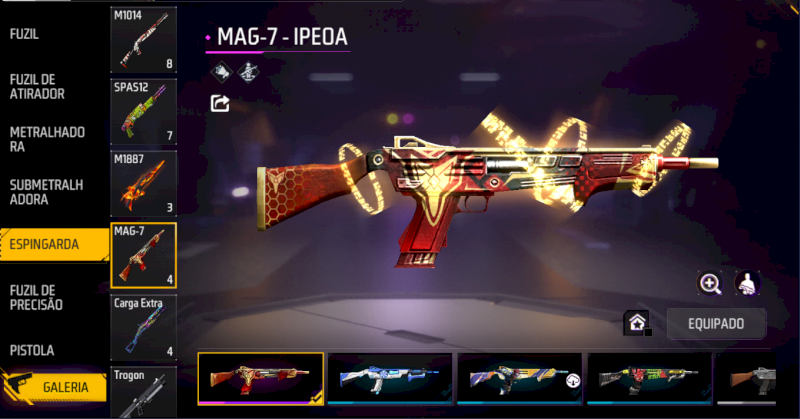Viewport: 800px width, 419px height.
Task: Open the Fuzil de Atirador category
Action: click(38, 86)
